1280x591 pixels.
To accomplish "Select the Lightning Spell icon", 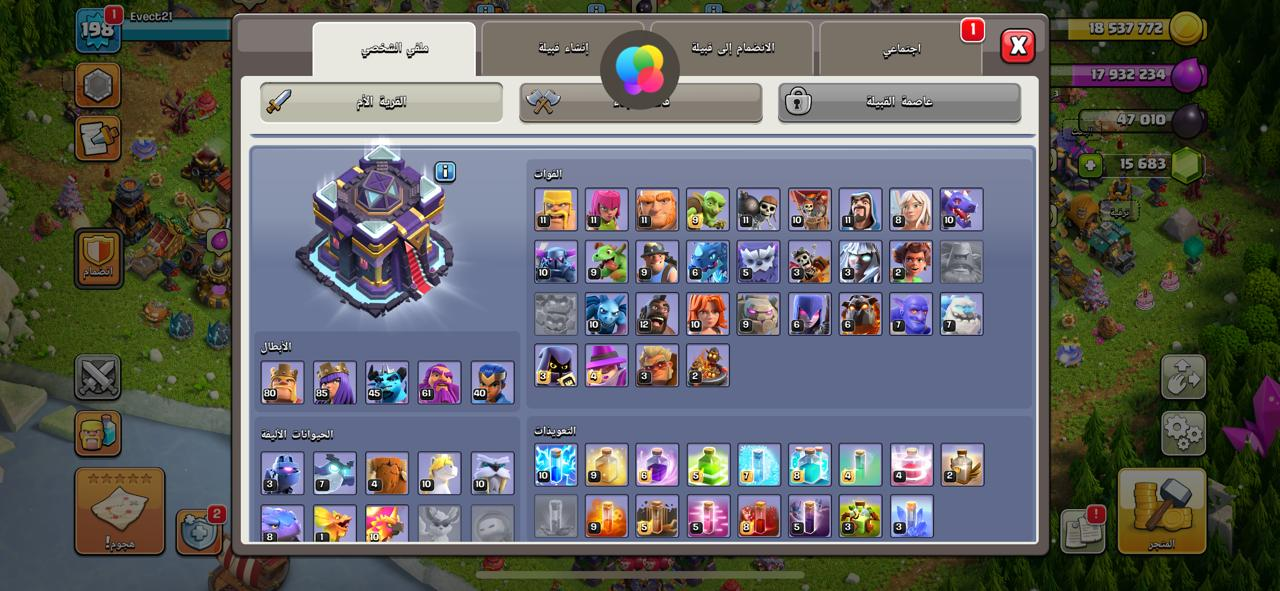I will point(556,465).
